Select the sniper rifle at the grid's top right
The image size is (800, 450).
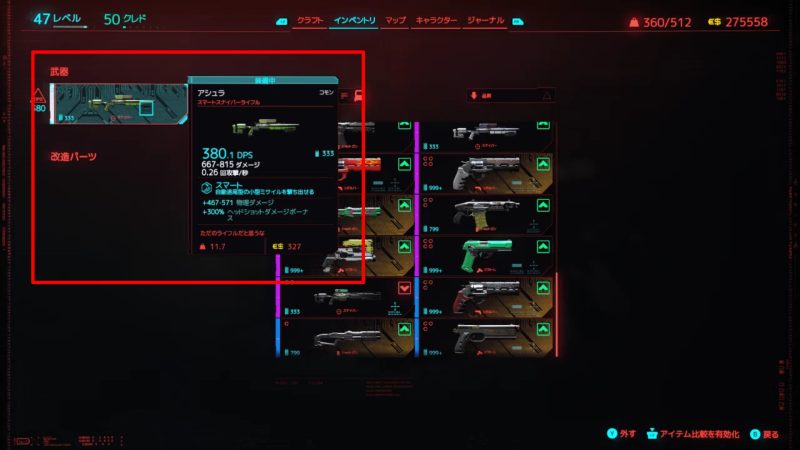click(x=484, y=135)
